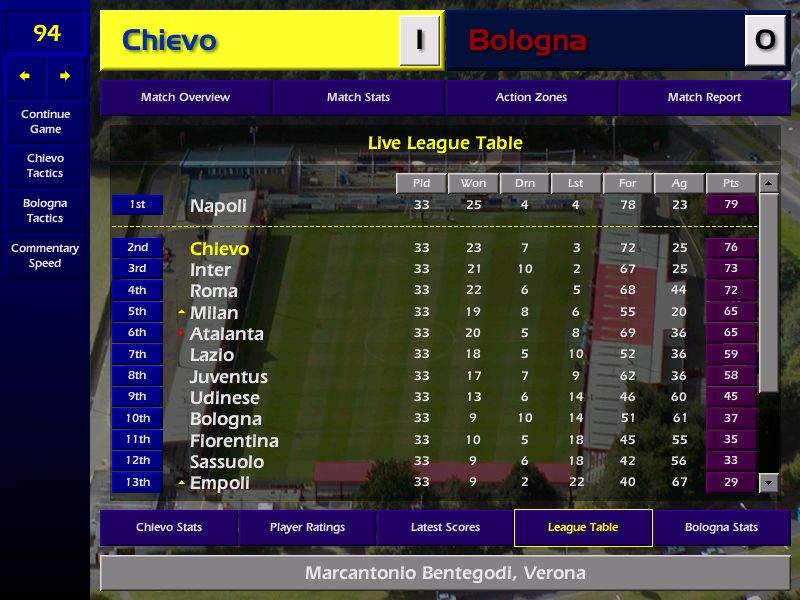This screenshot has width=800, height=600.
Task: Click the table's scroll-up arrow
Action: pyautogui.click(x=768, y=183)
